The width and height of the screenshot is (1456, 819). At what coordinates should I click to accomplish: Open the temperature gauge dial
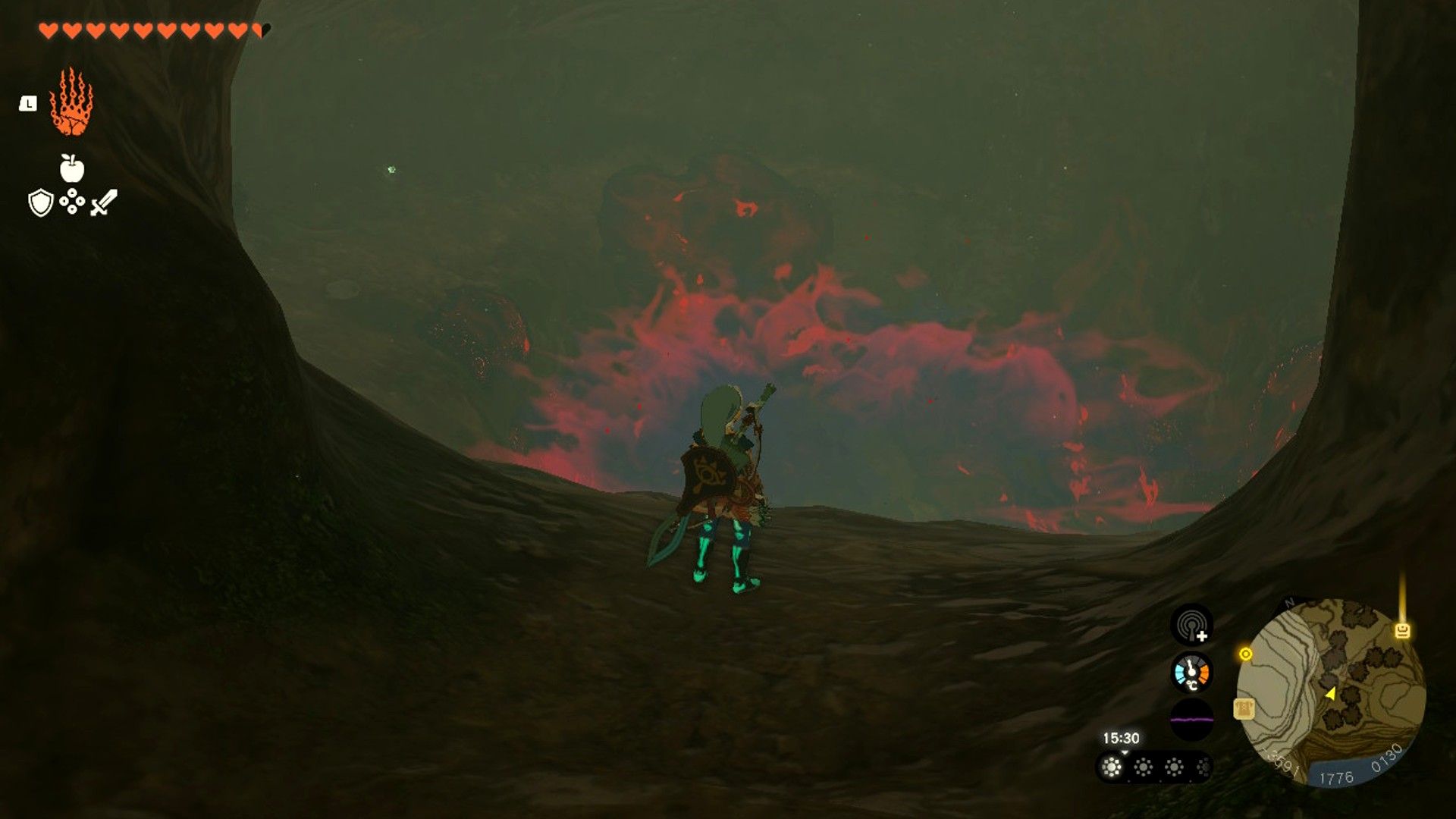coord(1191,673)
